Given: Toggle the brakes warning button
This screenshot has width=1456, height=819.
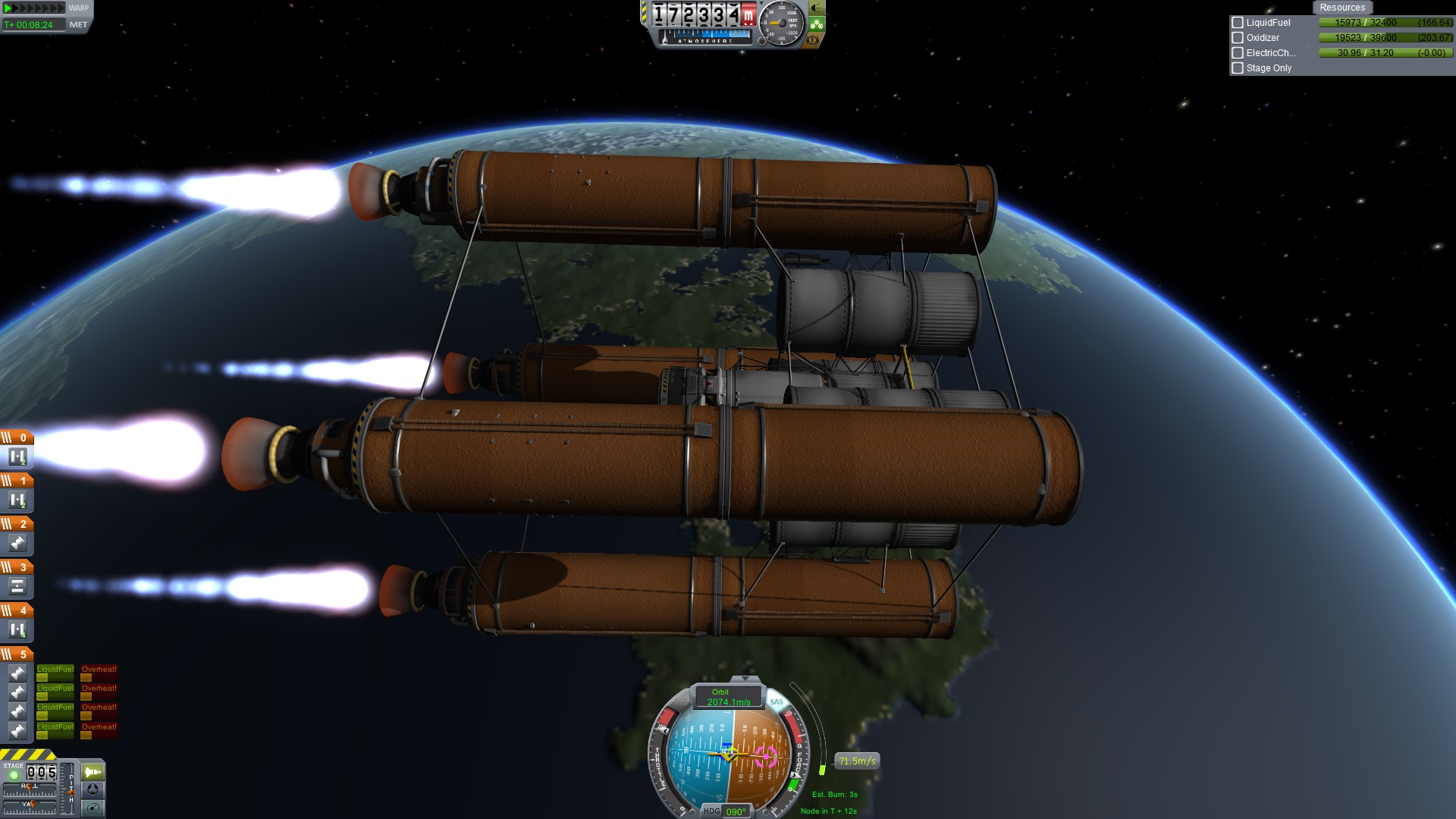Looking at the screenshot, I should pos(813,40).
